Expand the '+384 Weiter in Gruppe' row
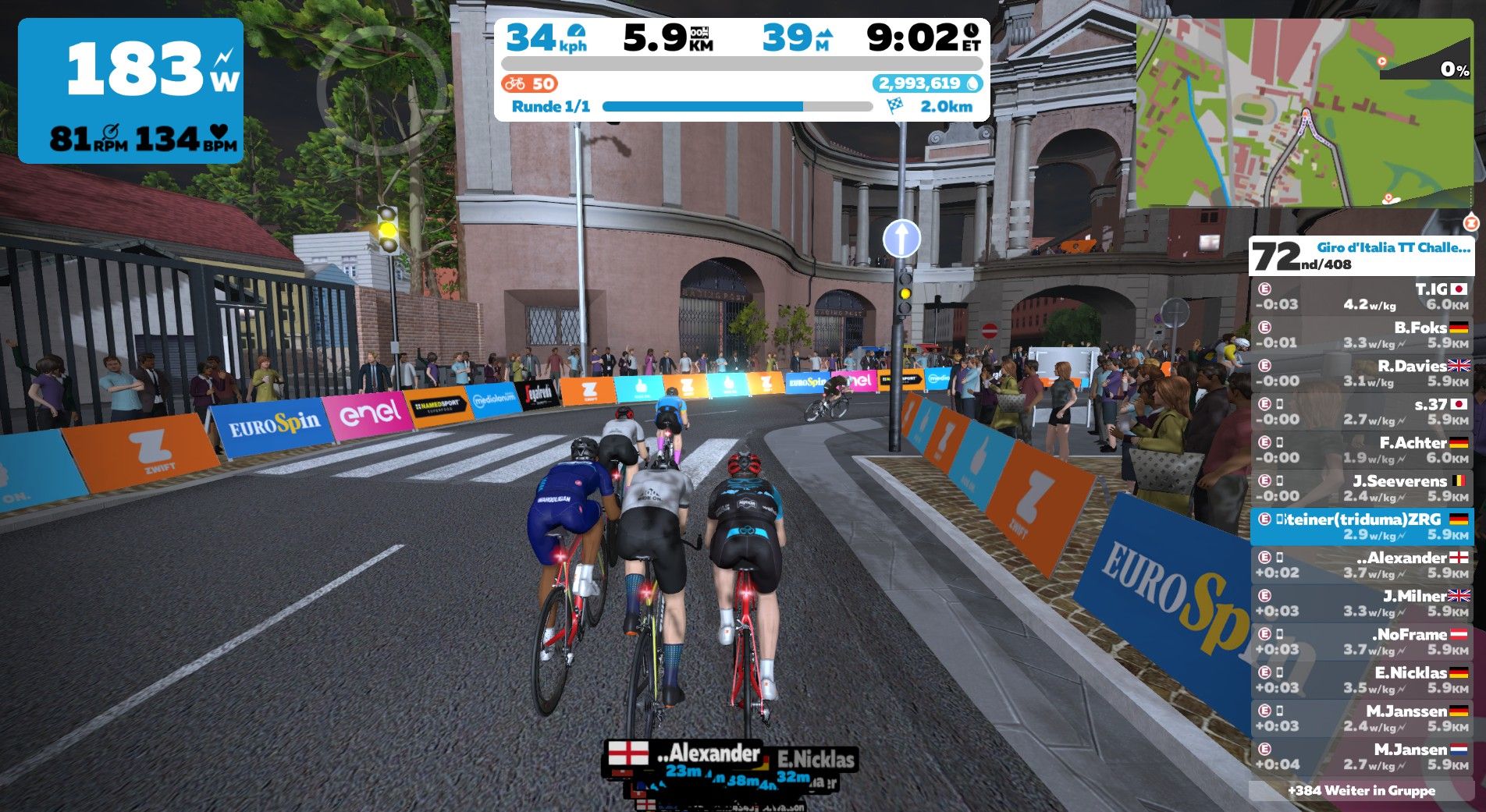 (1362, 791)
